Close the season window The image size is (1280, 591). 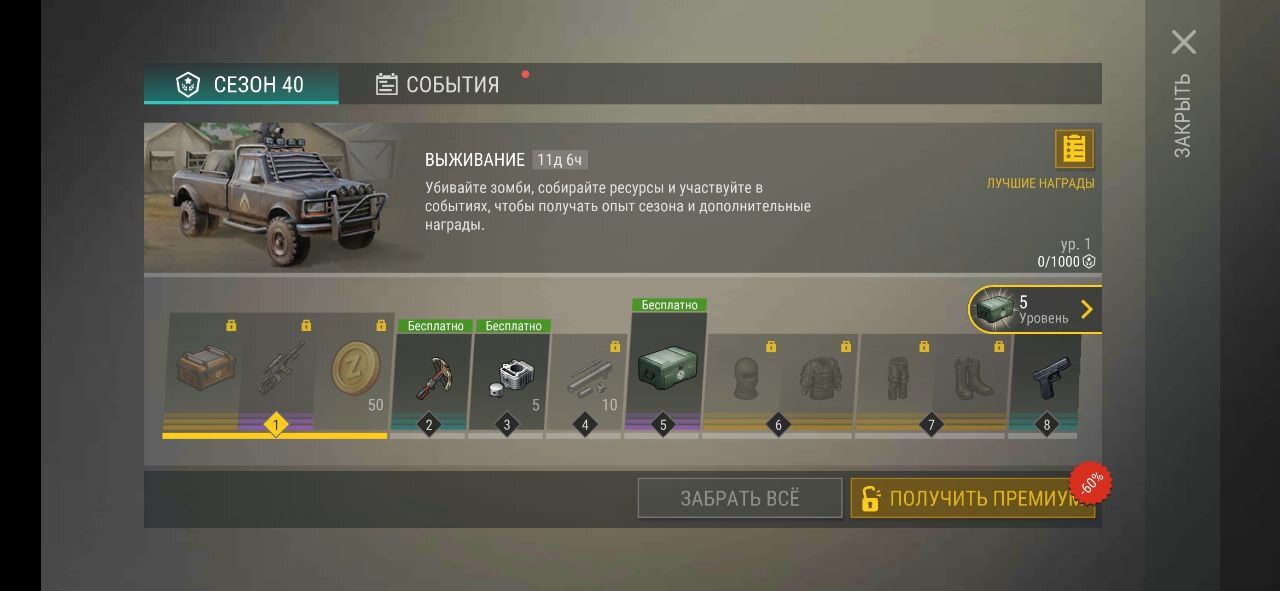point(1184,42)
